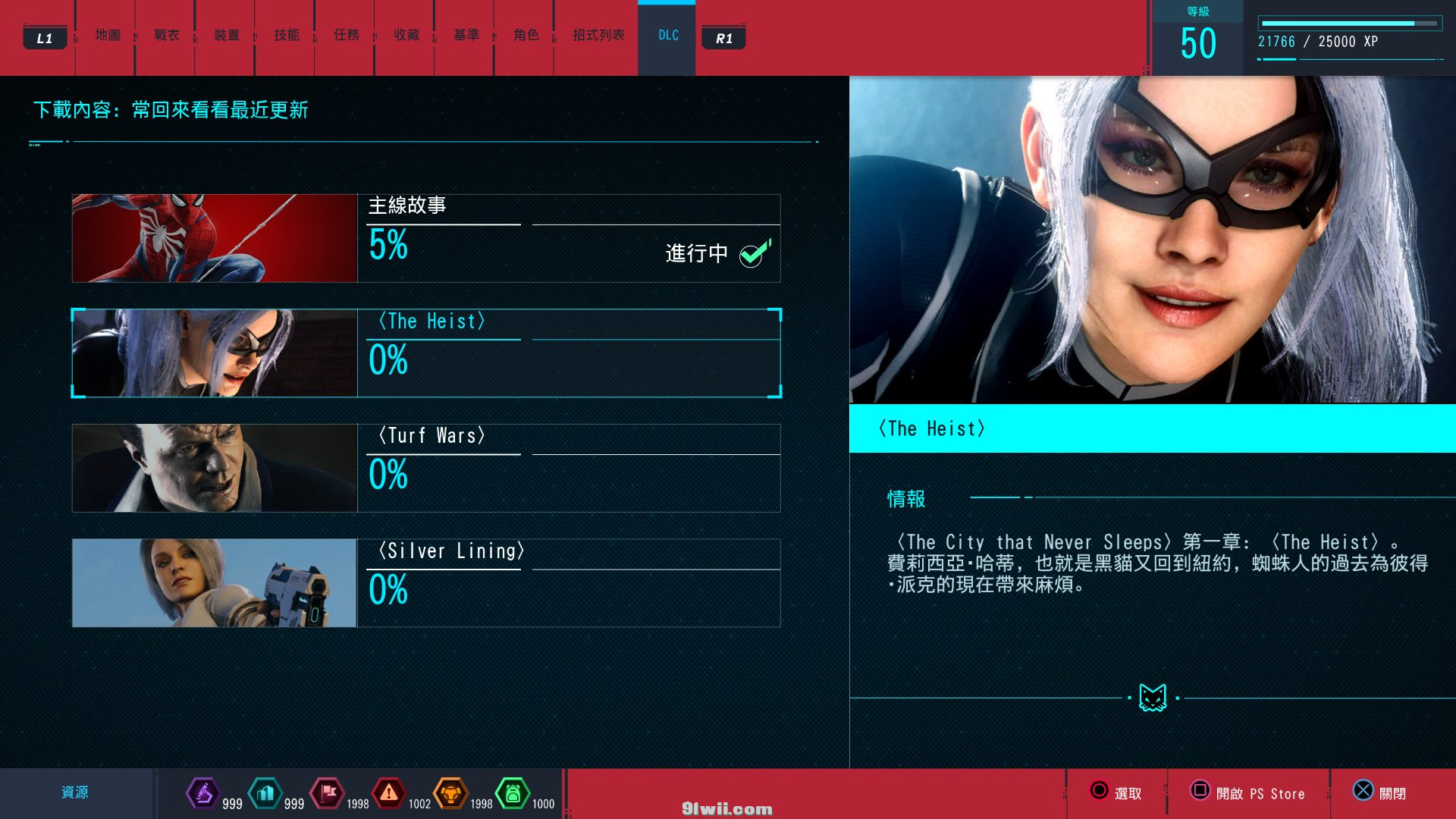Select The Heist DLC entry
The image size is (1456, 819).
tap(569, 353)
